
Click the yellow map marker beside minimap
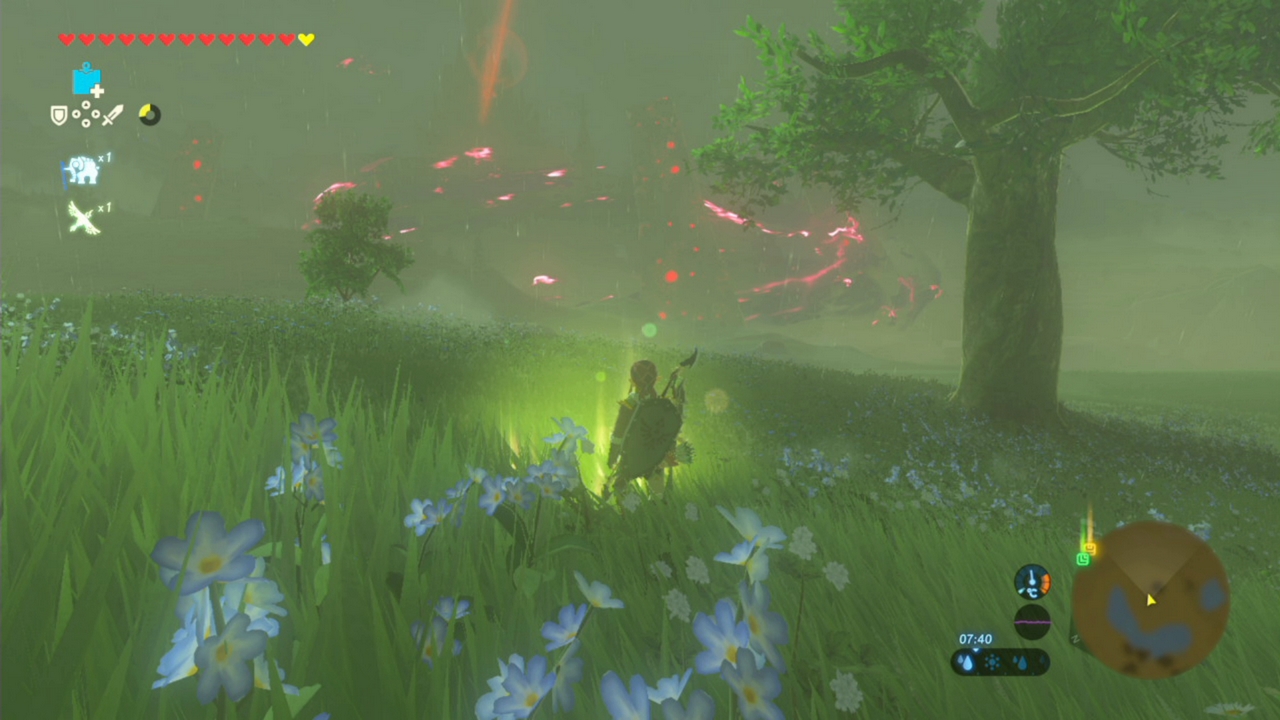click(1090, 548)
